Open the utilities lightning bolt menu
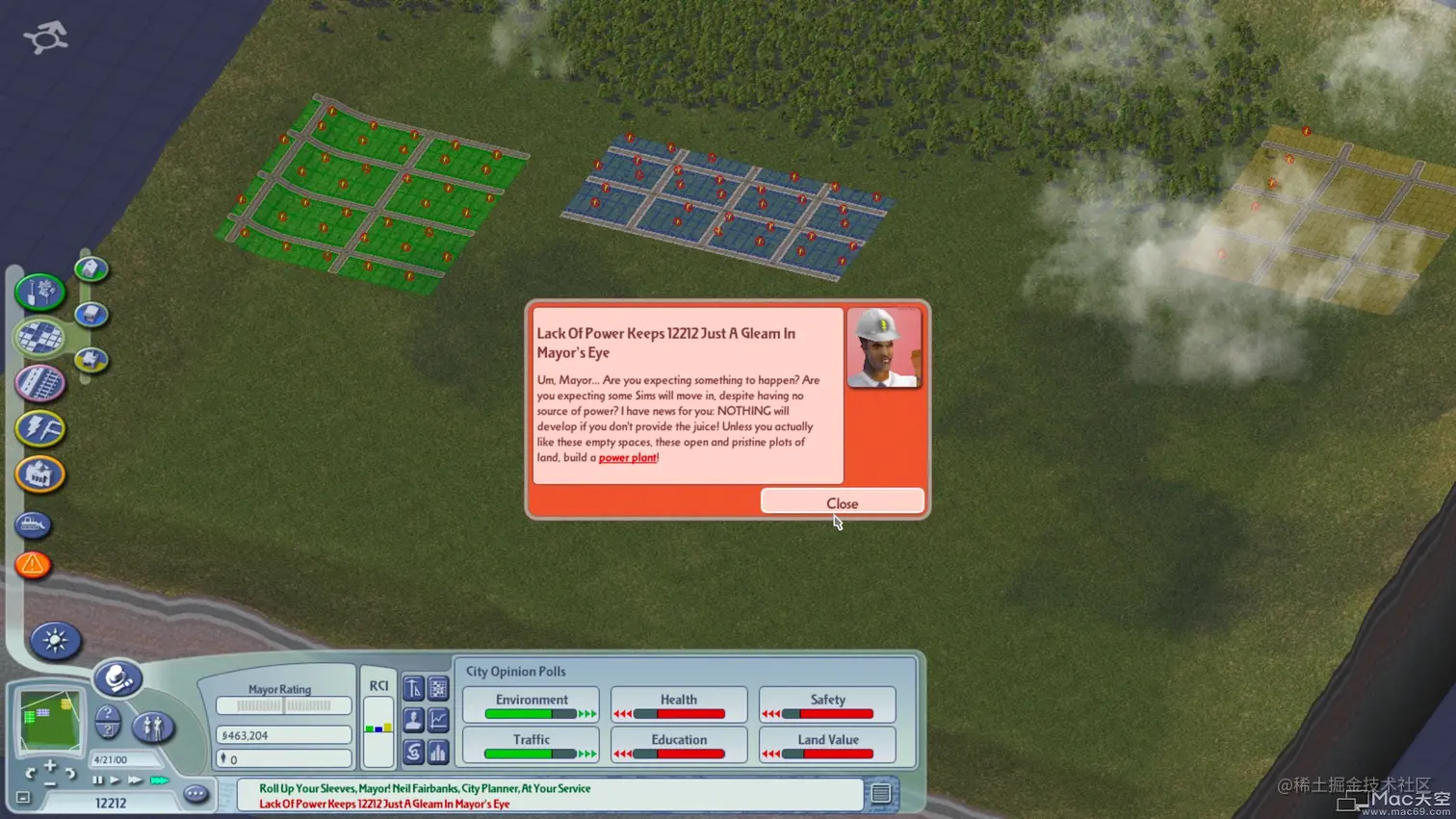Image resolution: width=1456 pixels, height=819 pixels. coord(39,428)
